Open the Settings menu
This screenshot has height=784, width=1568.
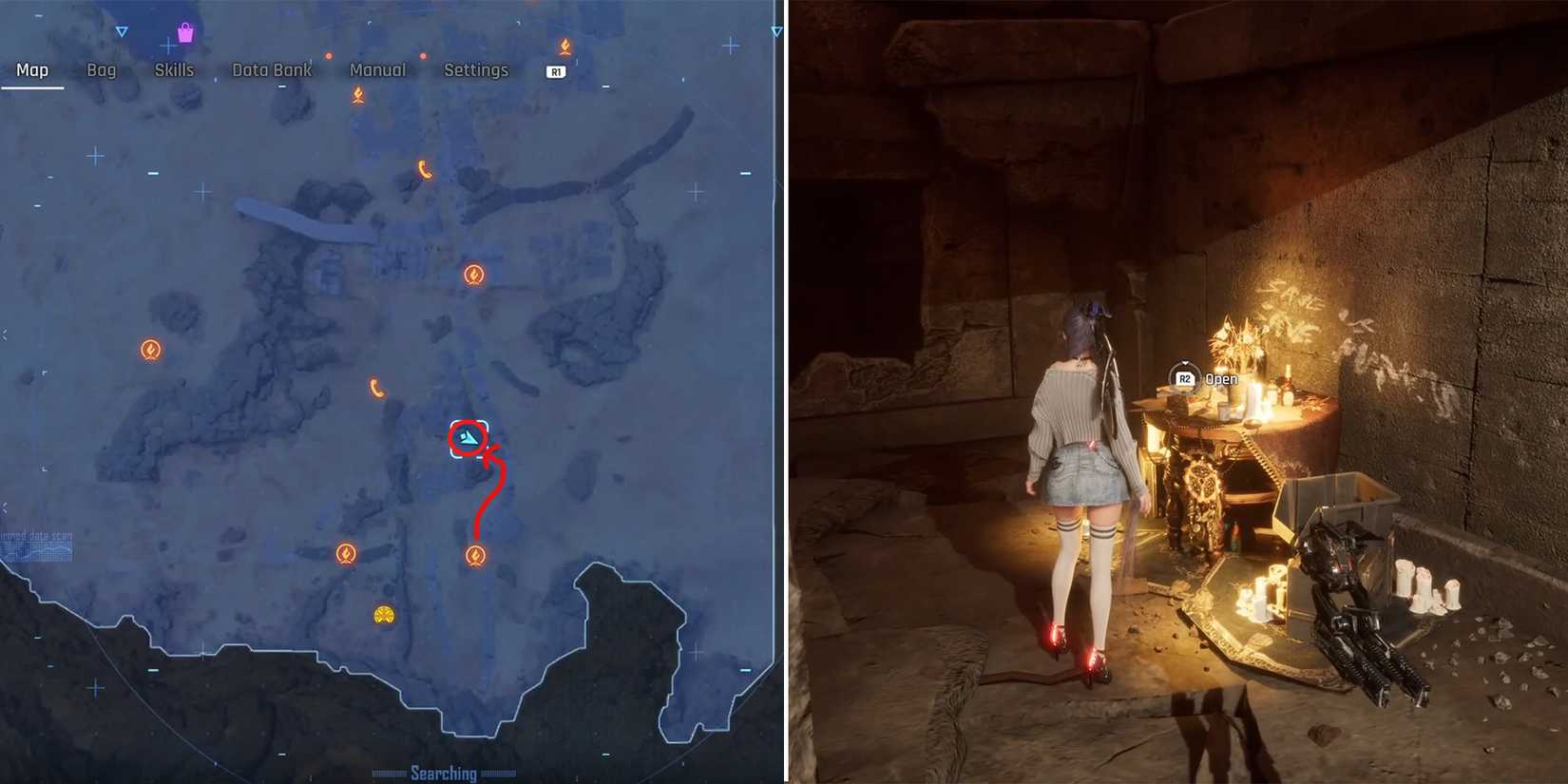475,69
